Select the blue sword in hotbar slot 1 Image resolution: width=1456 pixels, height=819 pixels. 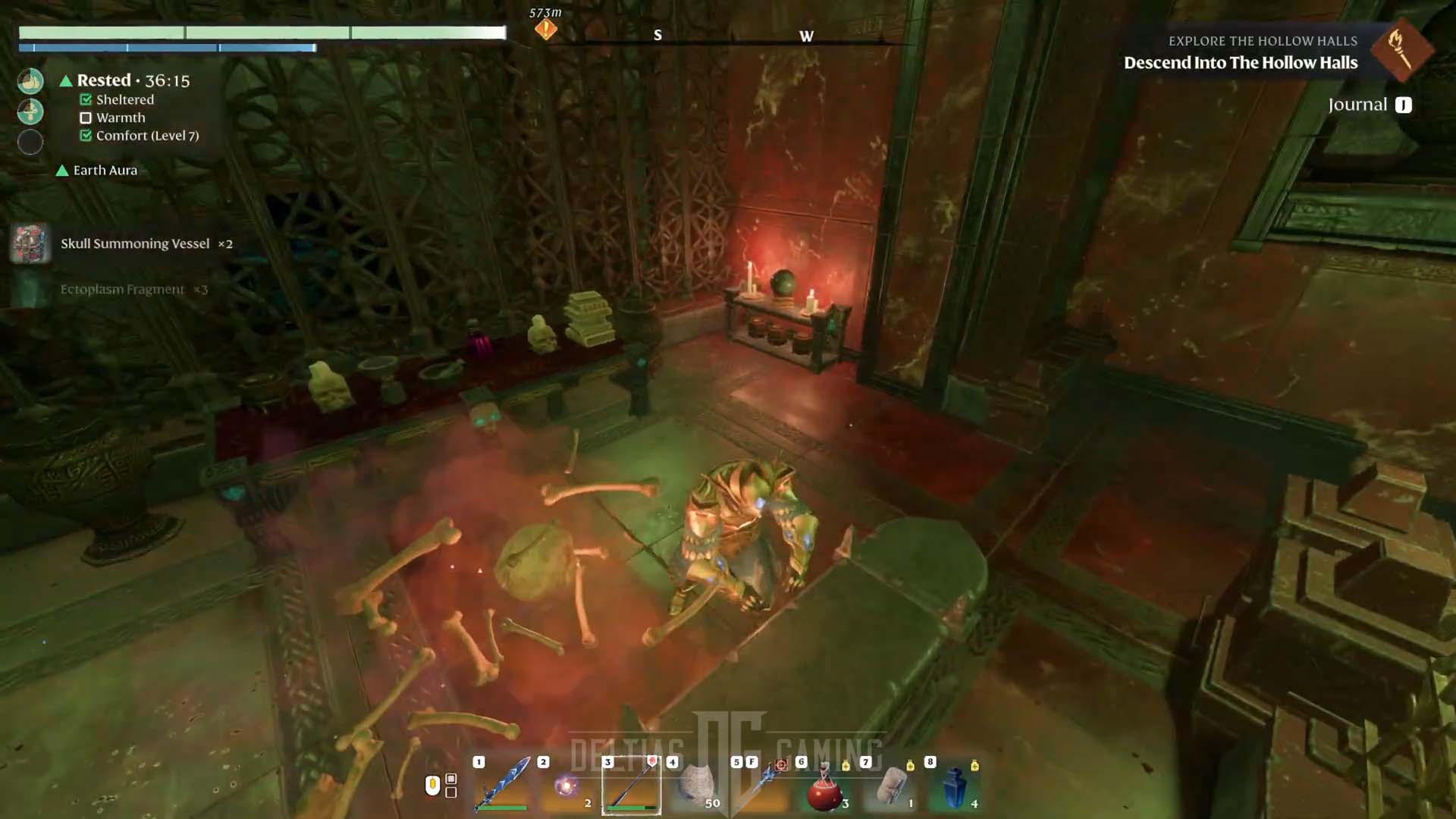pos(502,785)
